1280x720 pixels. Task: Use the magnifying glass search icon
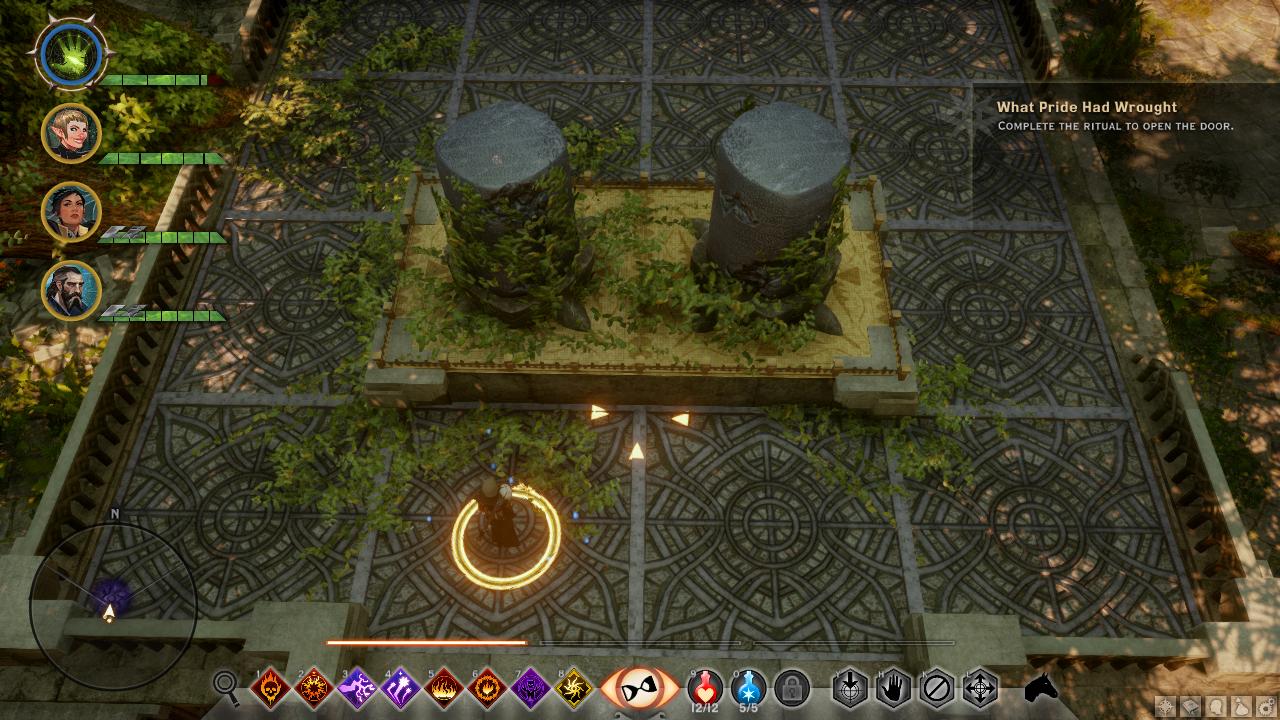[x=227, y=686]
